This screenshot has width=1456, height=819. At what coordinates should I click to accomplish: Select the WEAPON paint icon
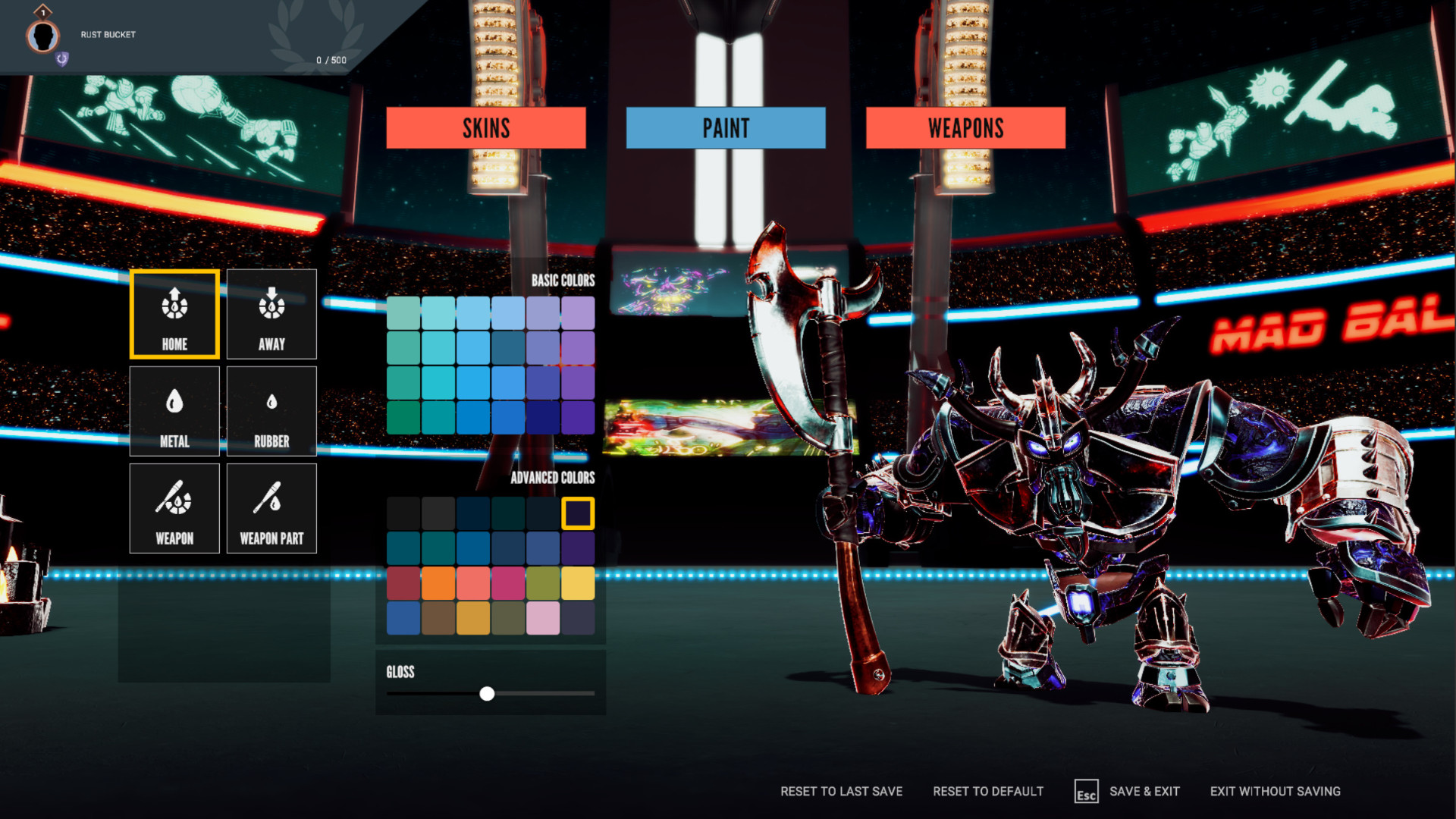tap(174, 507)
